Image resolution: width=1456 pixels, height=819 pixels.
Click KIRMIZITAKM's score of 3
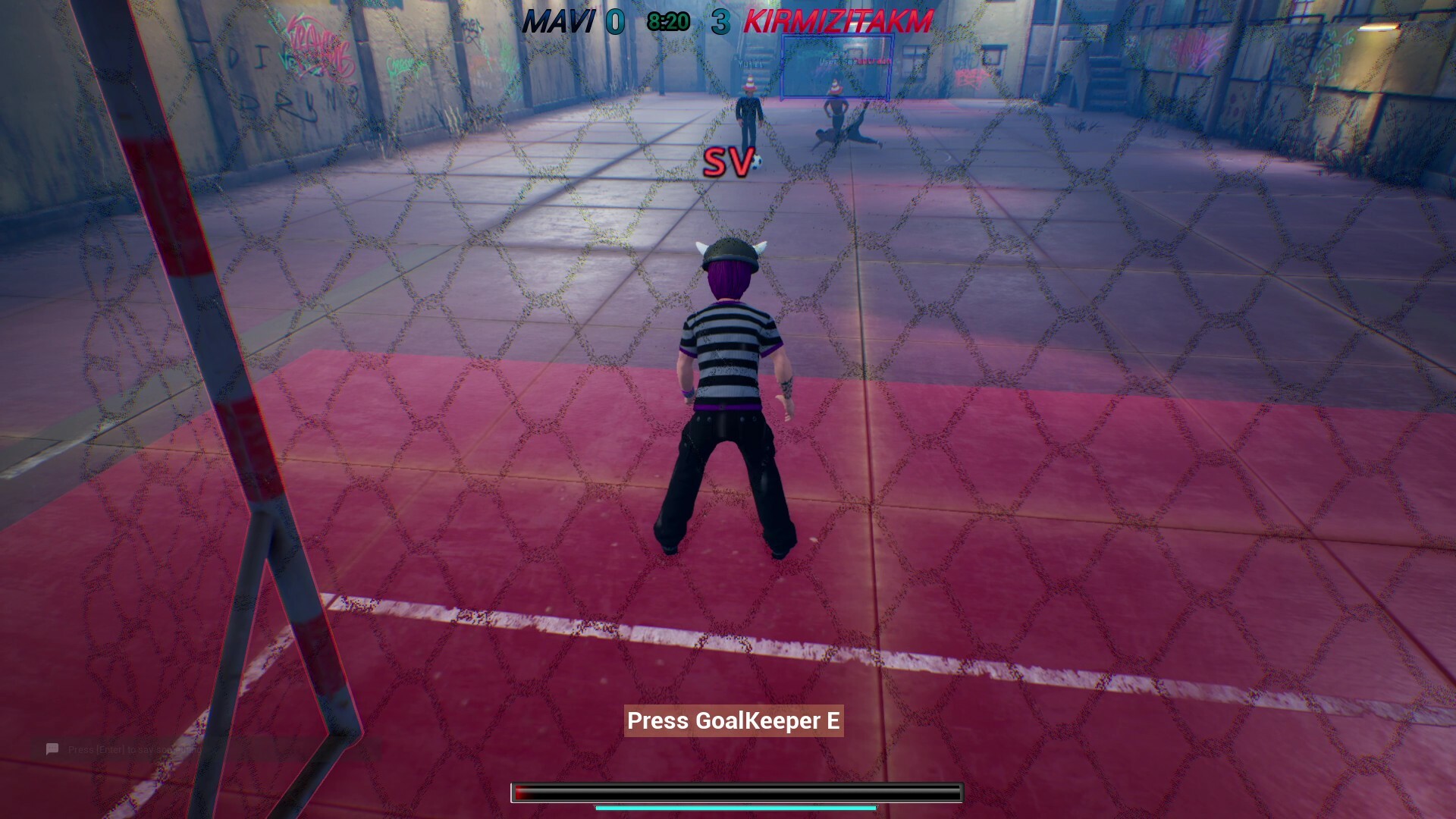[x=723, y=22]
